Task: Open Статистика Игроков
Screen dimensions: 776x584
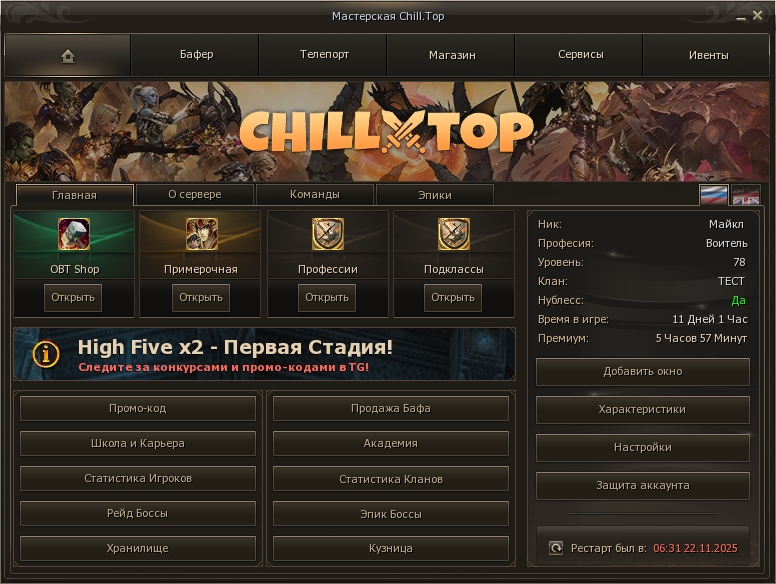Action: (x=138, y=479)
